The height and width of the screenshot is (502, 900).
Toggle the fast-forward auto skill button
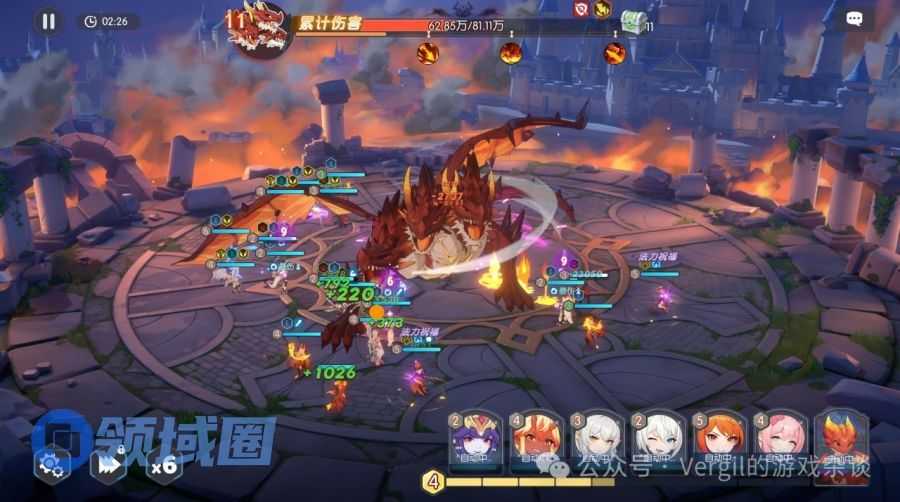click(107, 463)
